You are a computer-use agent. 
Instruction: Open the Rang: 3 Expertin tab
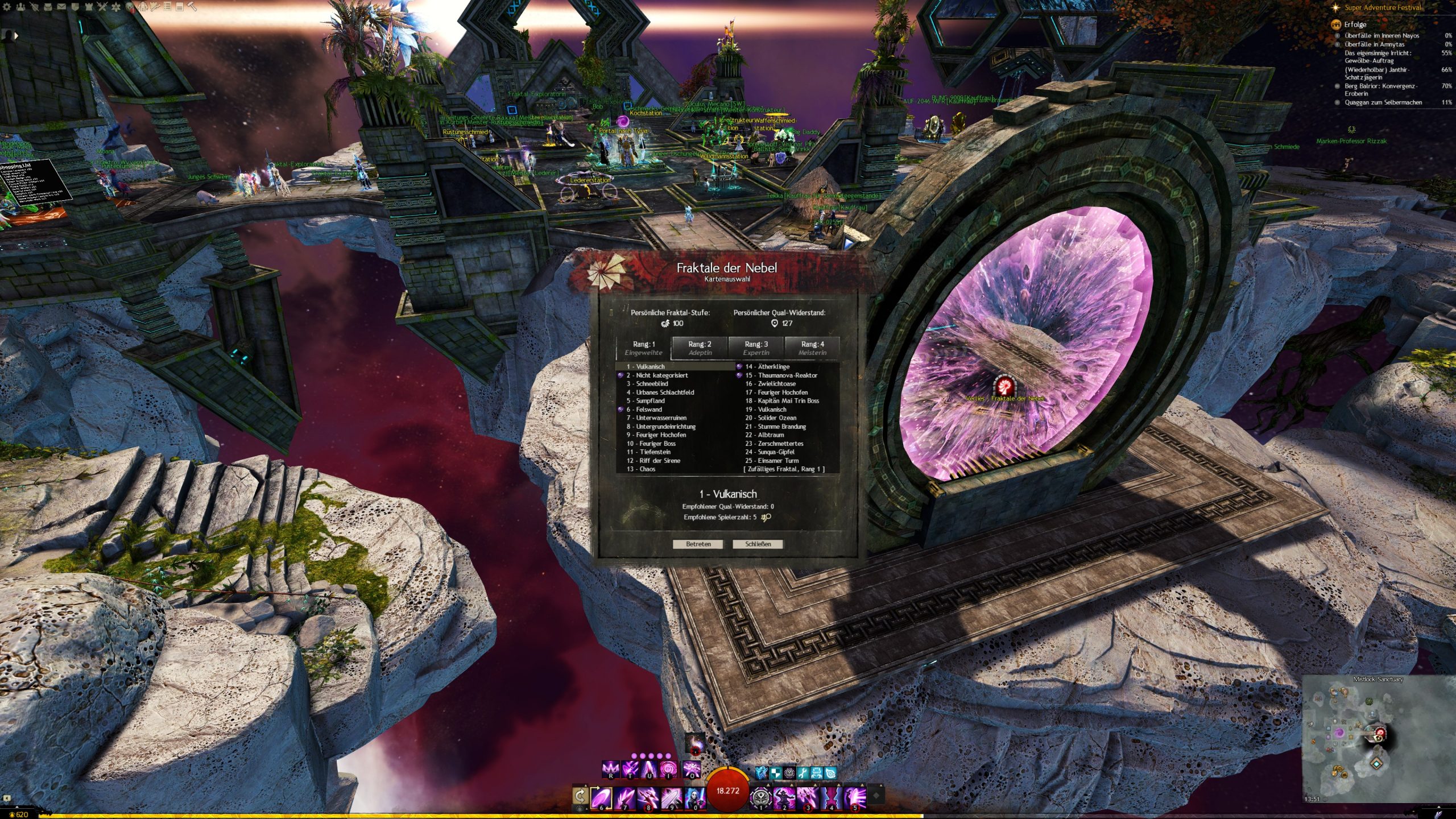tap(756, 348)
